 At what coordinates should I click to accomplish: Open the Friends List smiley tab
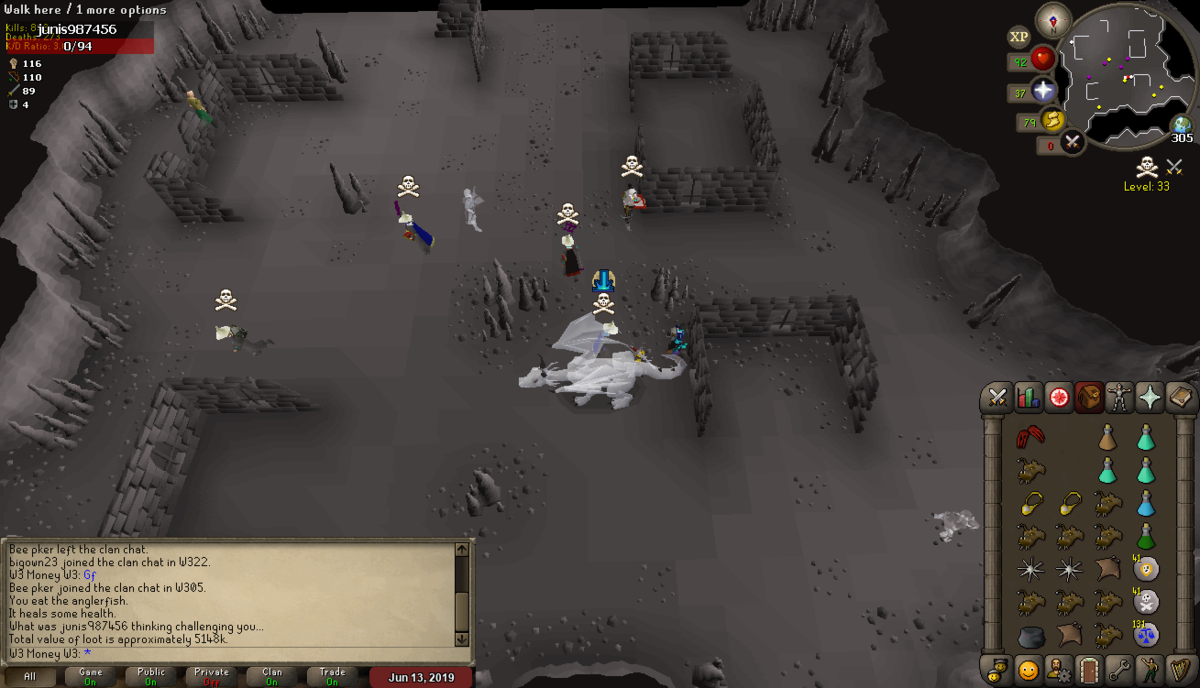(x=1028, y=669)
